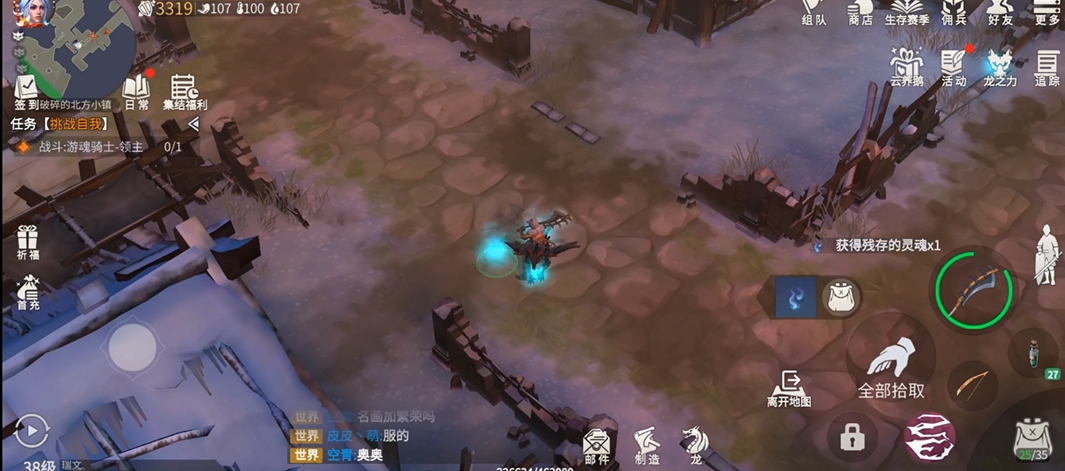Screen dimensions: 1065x471
Task: Activate the 龙之力 dragon power icon
Action: (999, 67)
